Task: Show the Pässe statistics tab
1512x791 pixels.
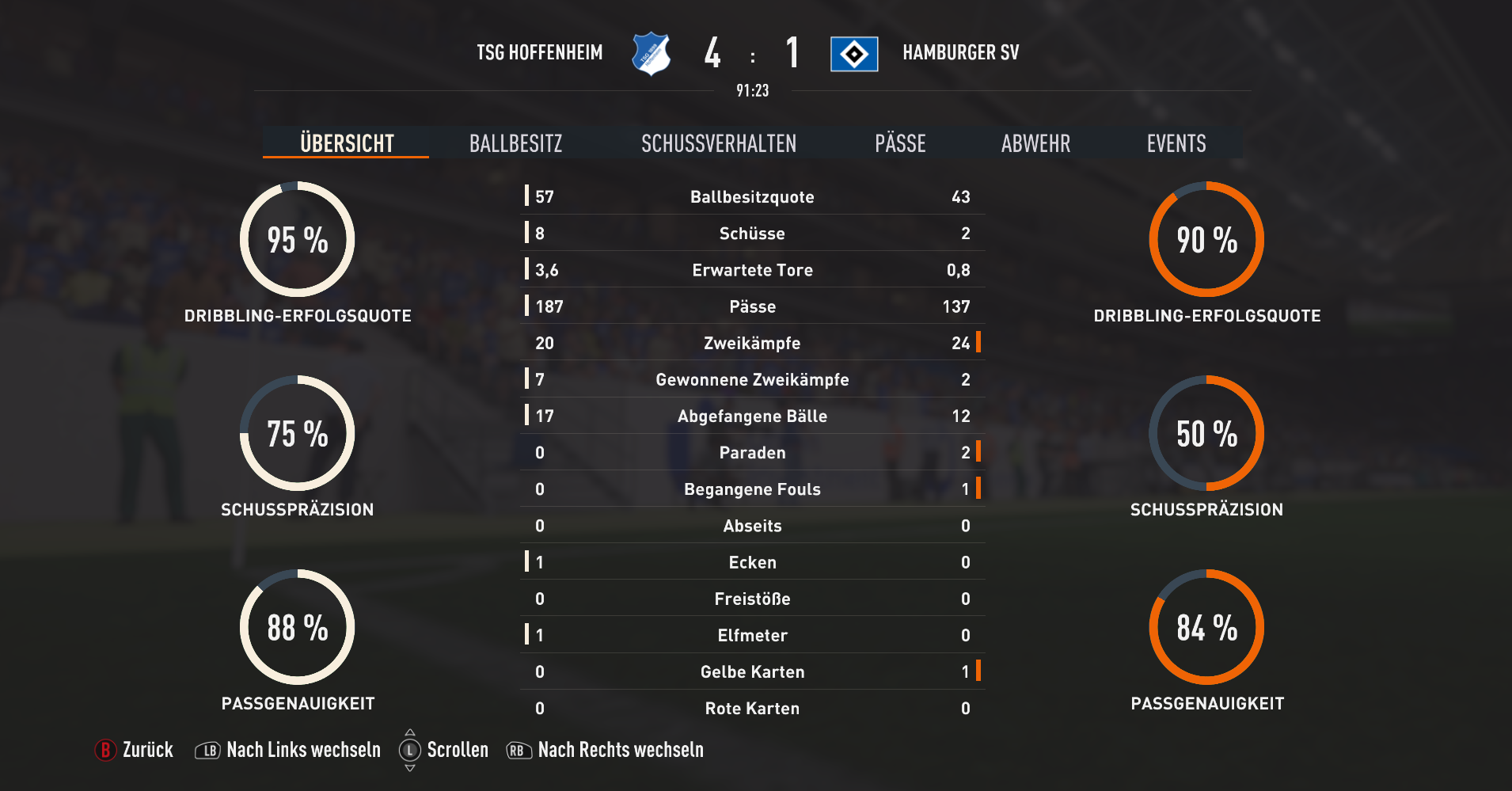Action: coord(900,143)
